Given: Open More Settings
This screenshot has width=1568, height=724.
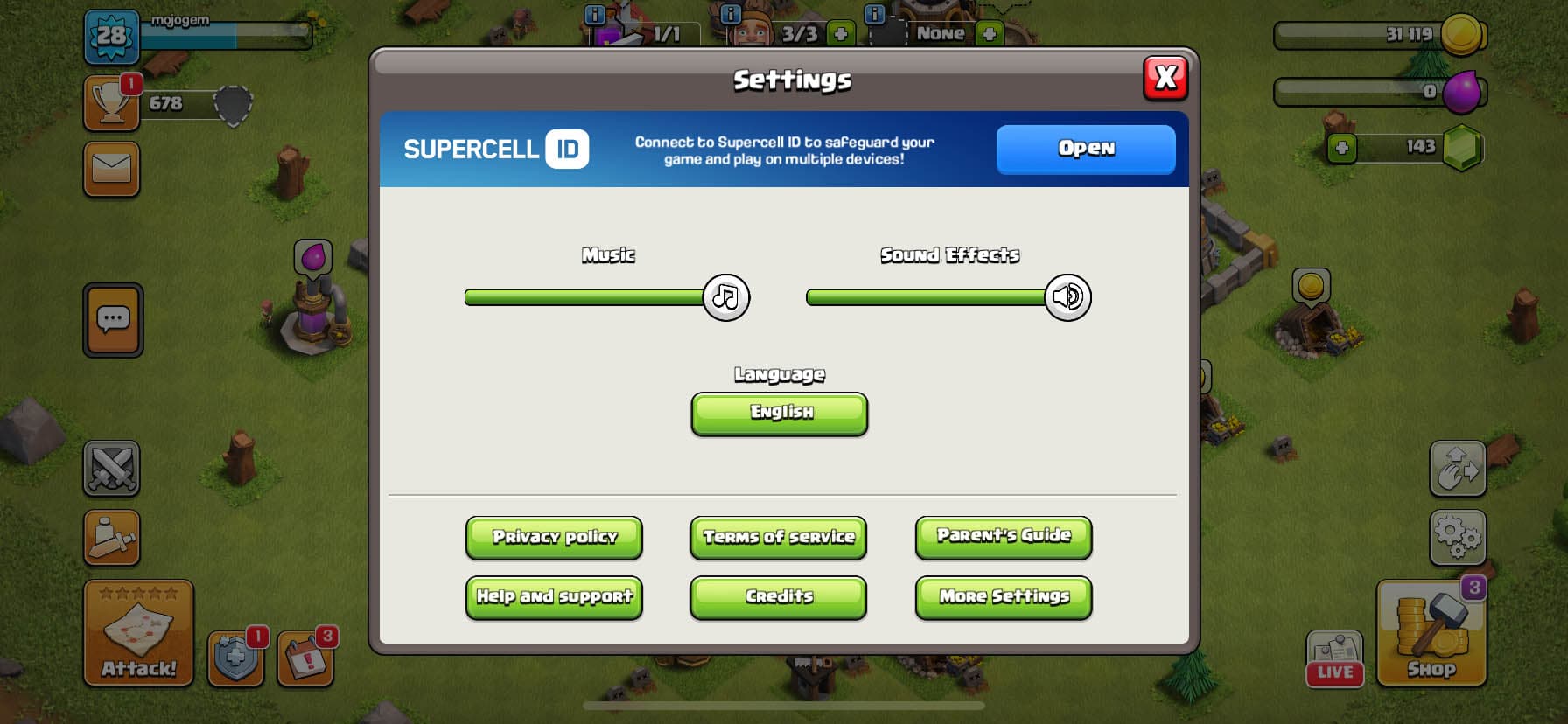Looking at the screenshot, I should point(1003,597).
